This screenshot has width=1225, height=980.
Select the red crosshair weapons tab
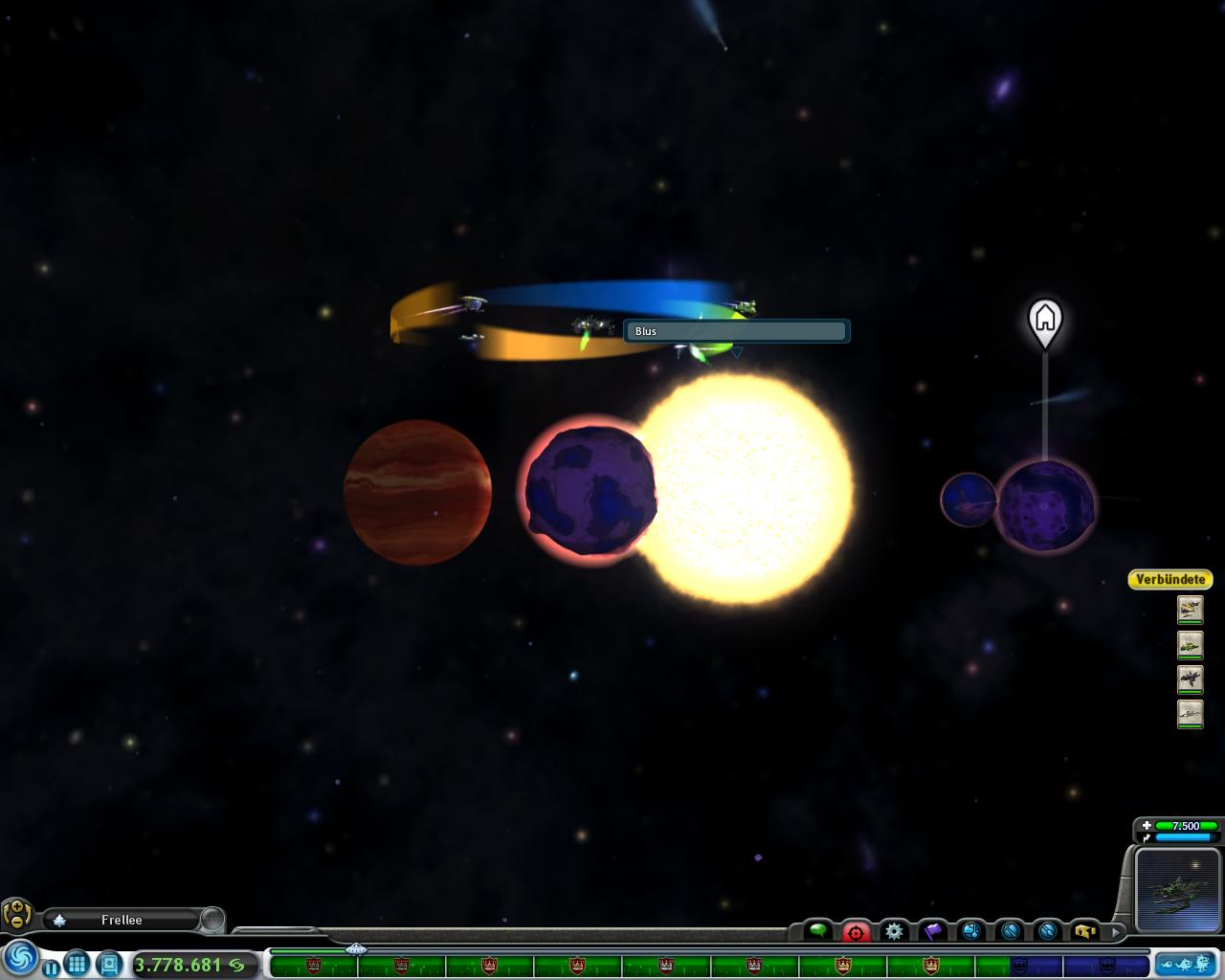pos(856,931)
